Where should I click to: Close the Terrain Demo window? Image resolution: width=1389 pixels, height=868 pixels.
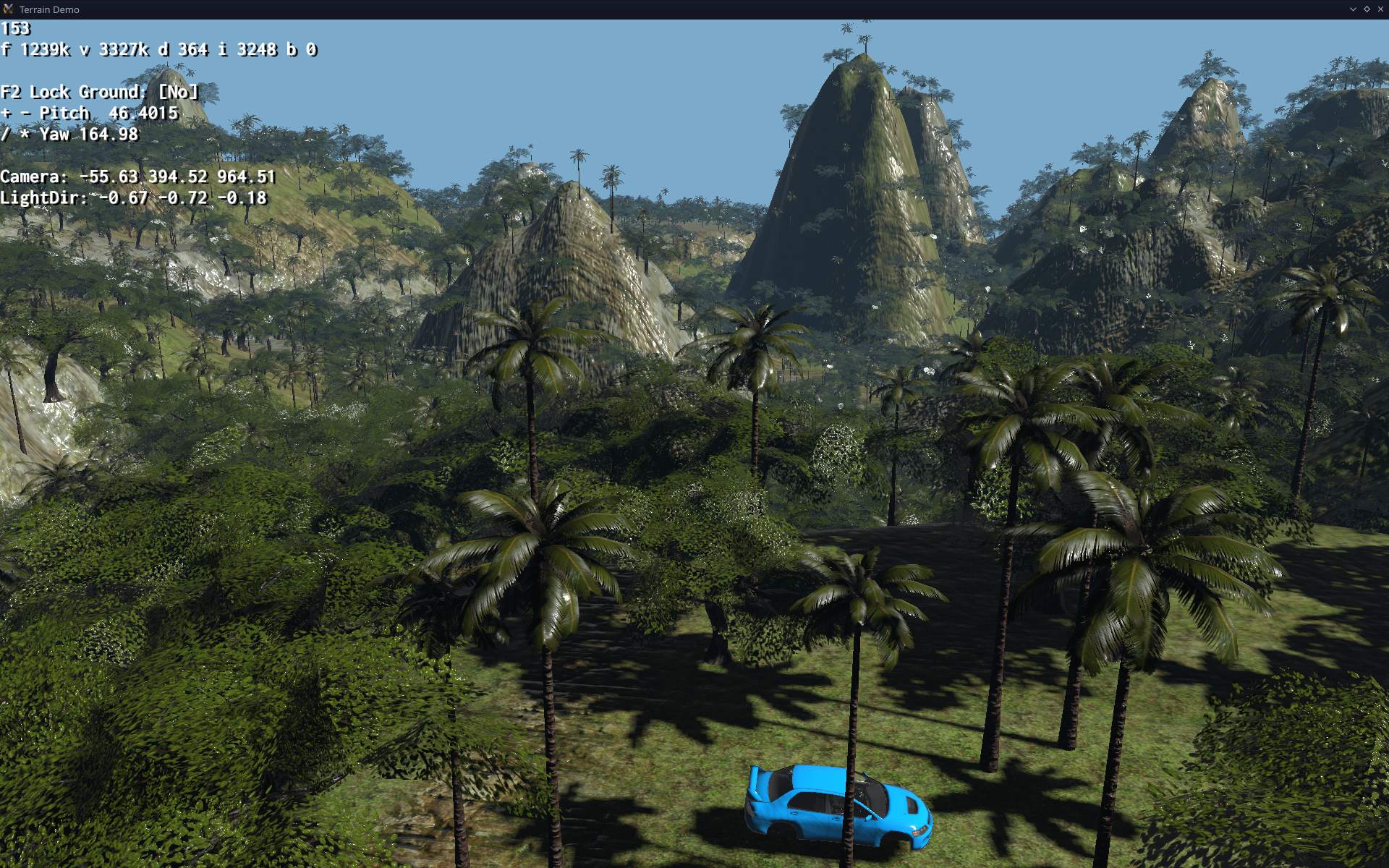(1380, 9)
